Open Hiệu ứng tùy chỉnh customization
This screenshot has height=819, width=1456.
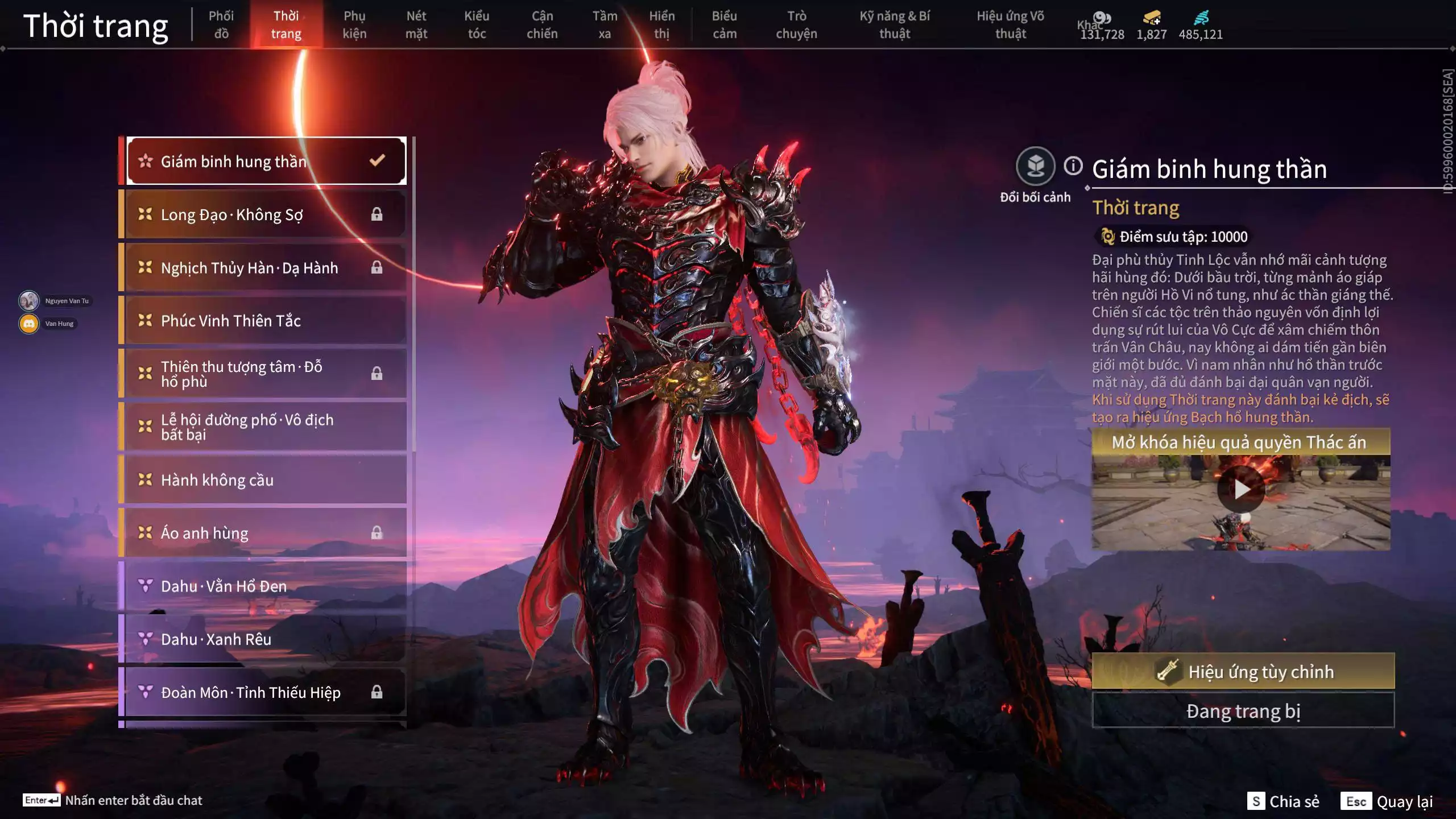[1243, 672]
